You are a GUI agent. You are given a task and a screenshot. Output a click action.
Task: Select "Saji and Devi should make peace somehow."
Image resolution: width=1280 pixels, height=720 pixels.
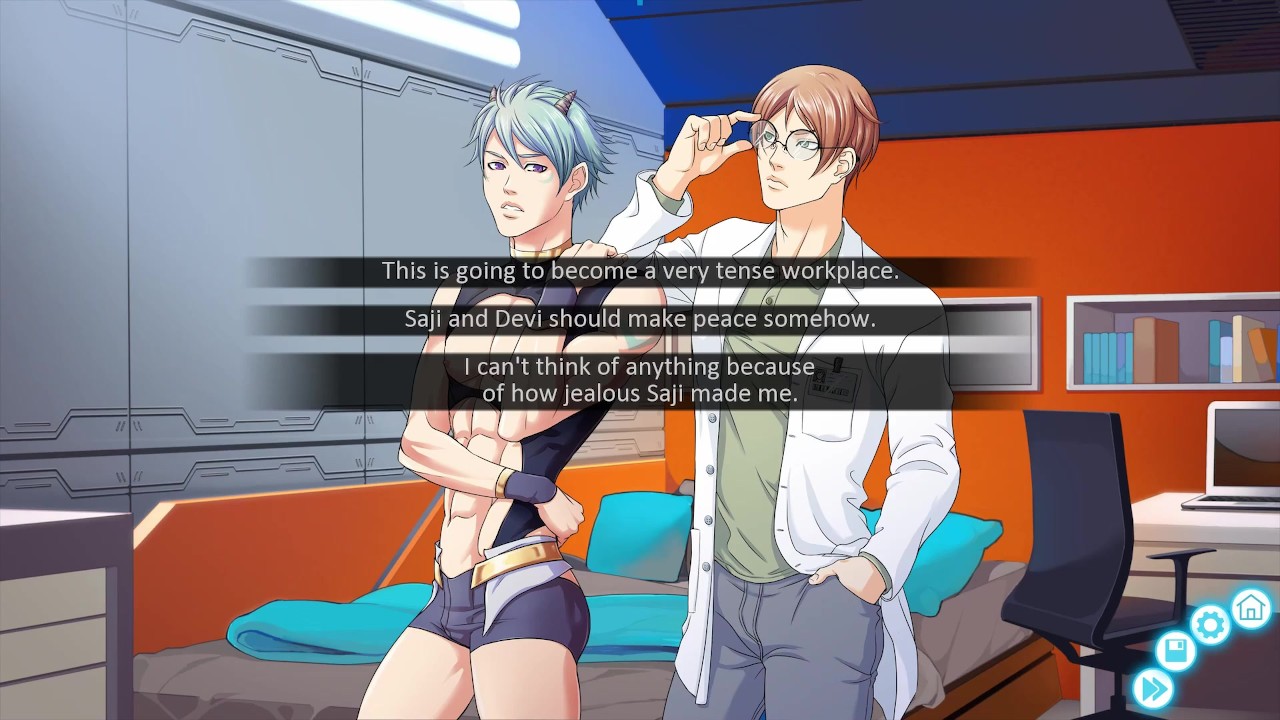coord(640,319)
